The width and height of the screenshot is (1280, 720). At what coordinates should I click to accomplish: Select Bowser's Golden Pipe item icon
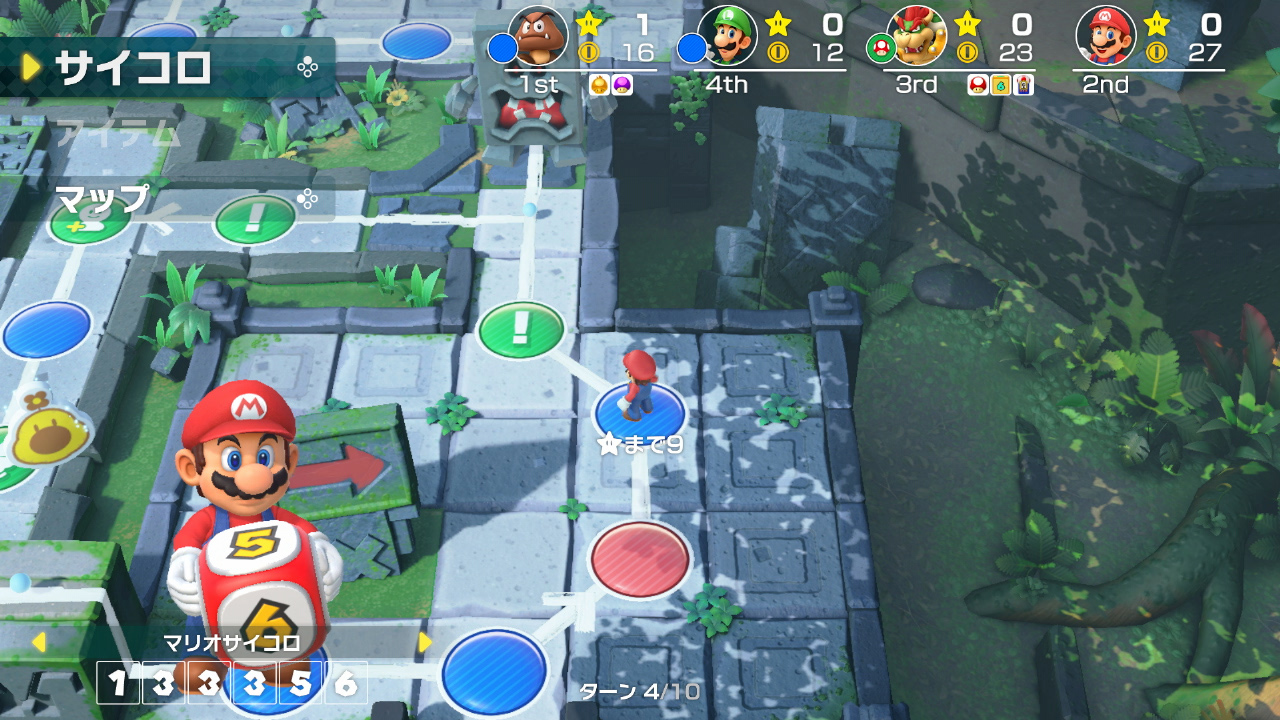click(999, 85)
